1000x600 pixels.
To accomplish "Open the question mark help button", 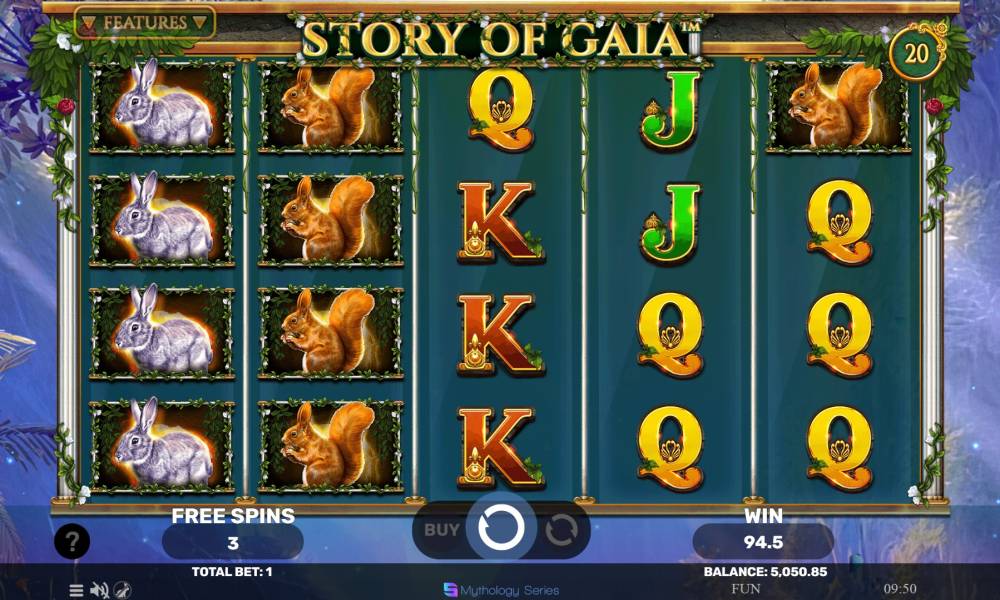I will pos(72,542).
